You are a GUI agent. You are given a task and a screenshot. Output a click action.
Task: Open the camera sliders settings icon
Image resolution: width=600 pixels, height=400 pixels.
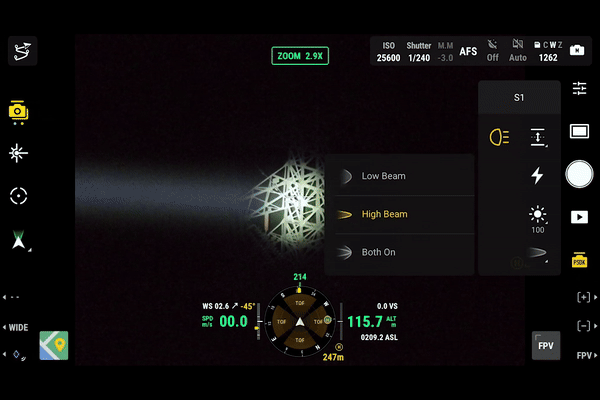click(579, 89)
